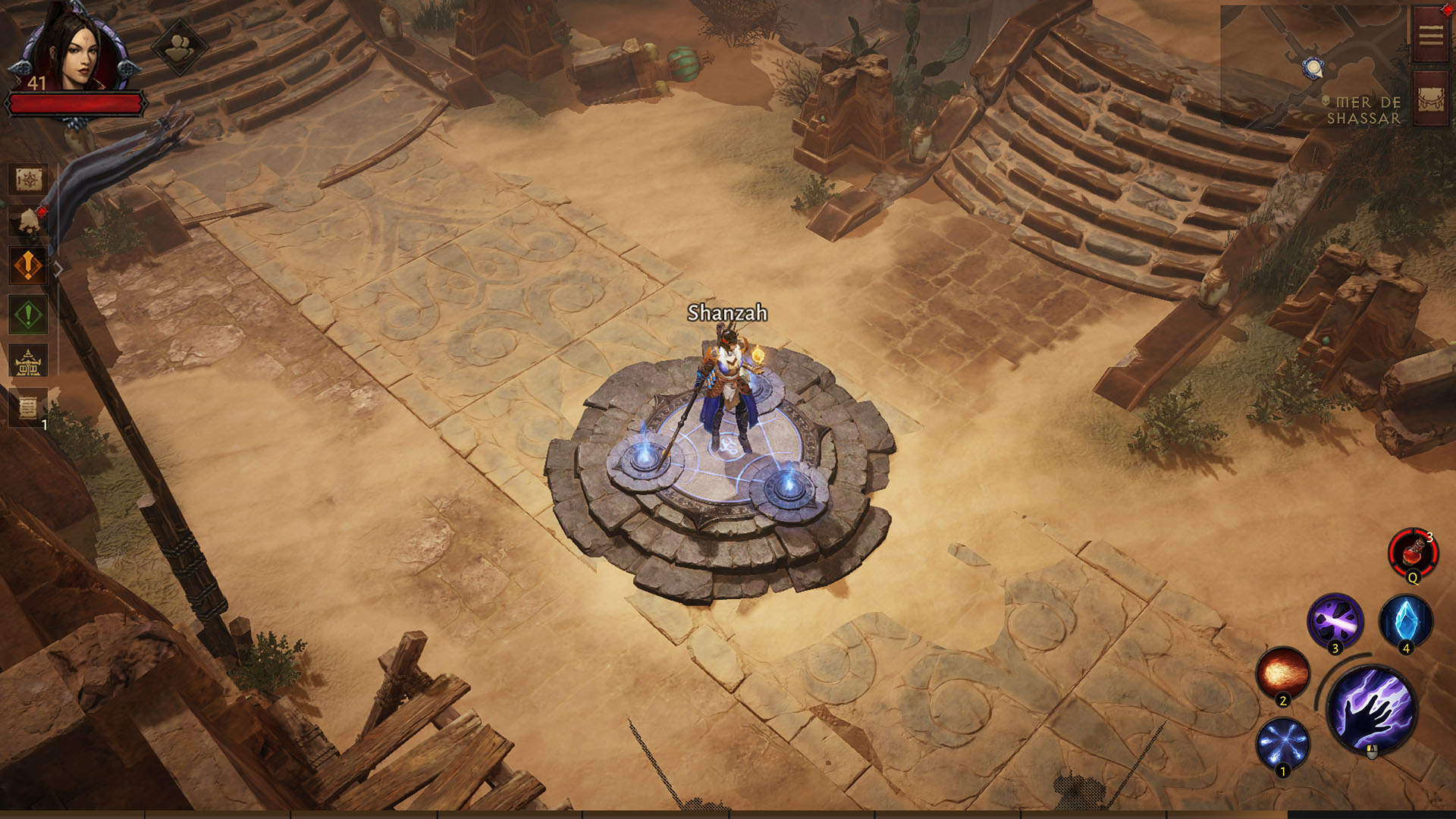Open the green exclamation quest tracker
The height and width of the screenshot is (819, 1456).
click(x=28, y=314)
